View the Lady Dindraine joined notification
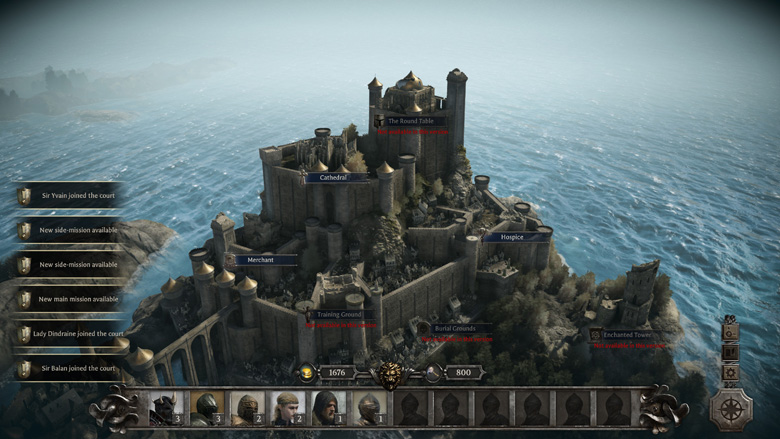The width and height of the screenshot is (780, 439). (70, 334)
